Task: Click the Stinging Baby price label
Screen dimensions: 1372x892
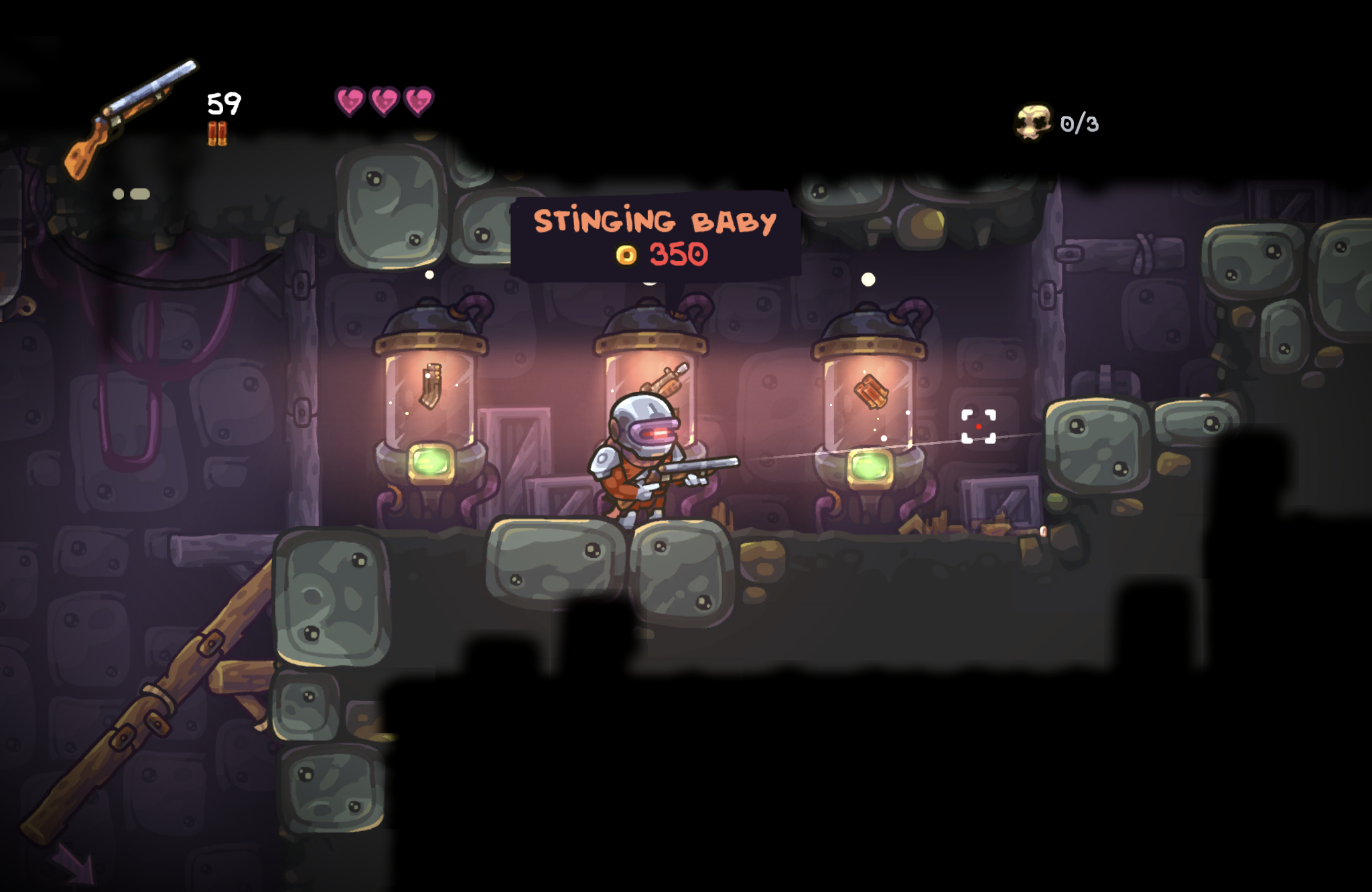Action: pyautogui.click(x=663, y=255)
